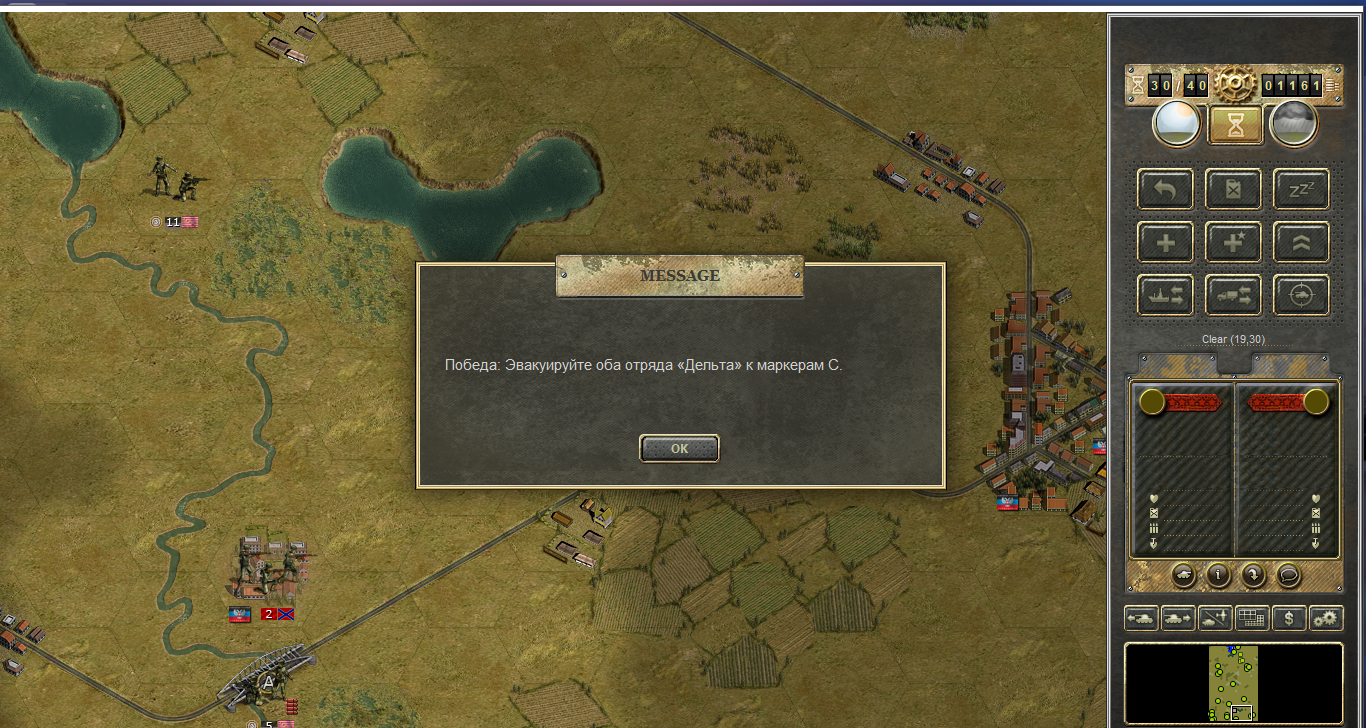Click the minimap to move the view
The width and height of the screenshot is (1366, 728).
click(1233, 683)
